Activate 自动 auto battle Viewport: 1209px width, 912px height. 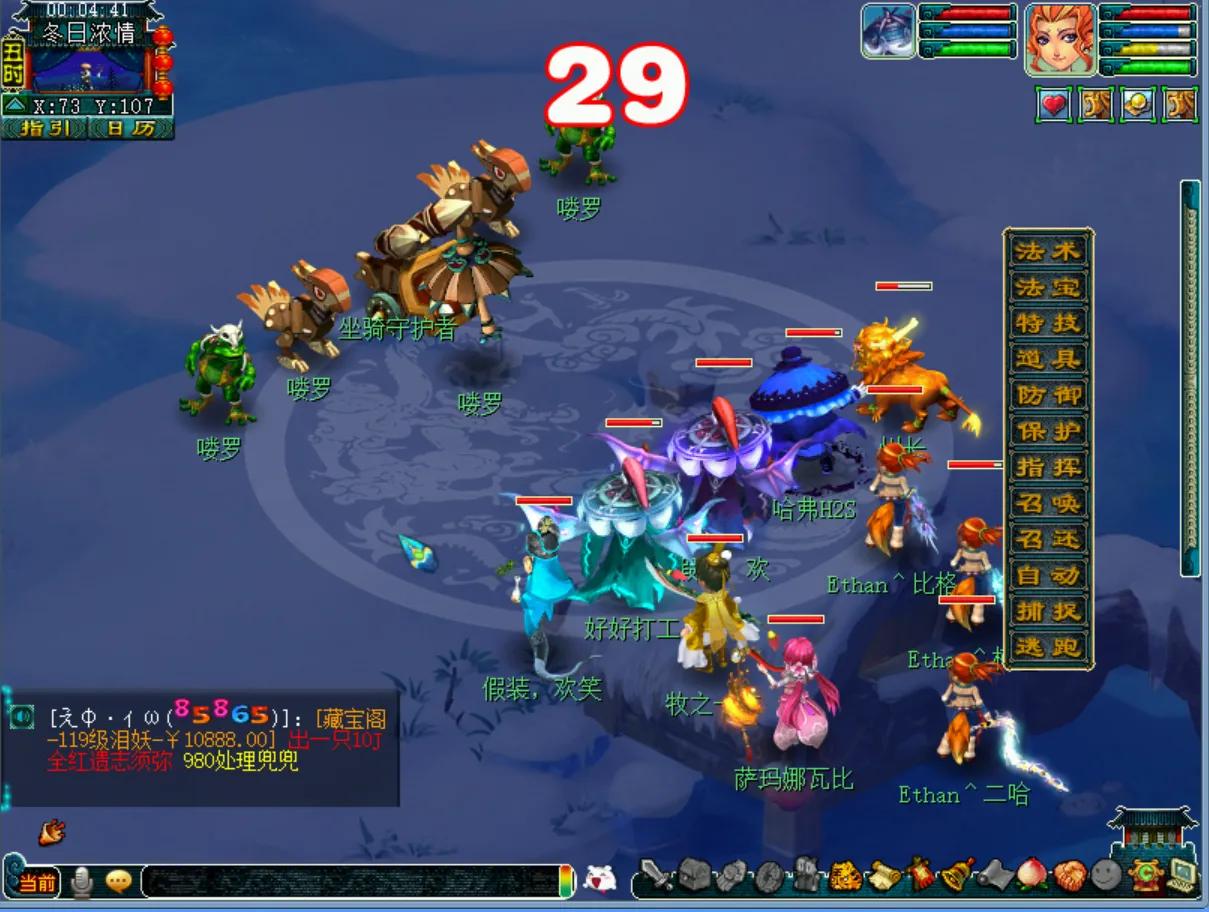[x=1048, y=575]
